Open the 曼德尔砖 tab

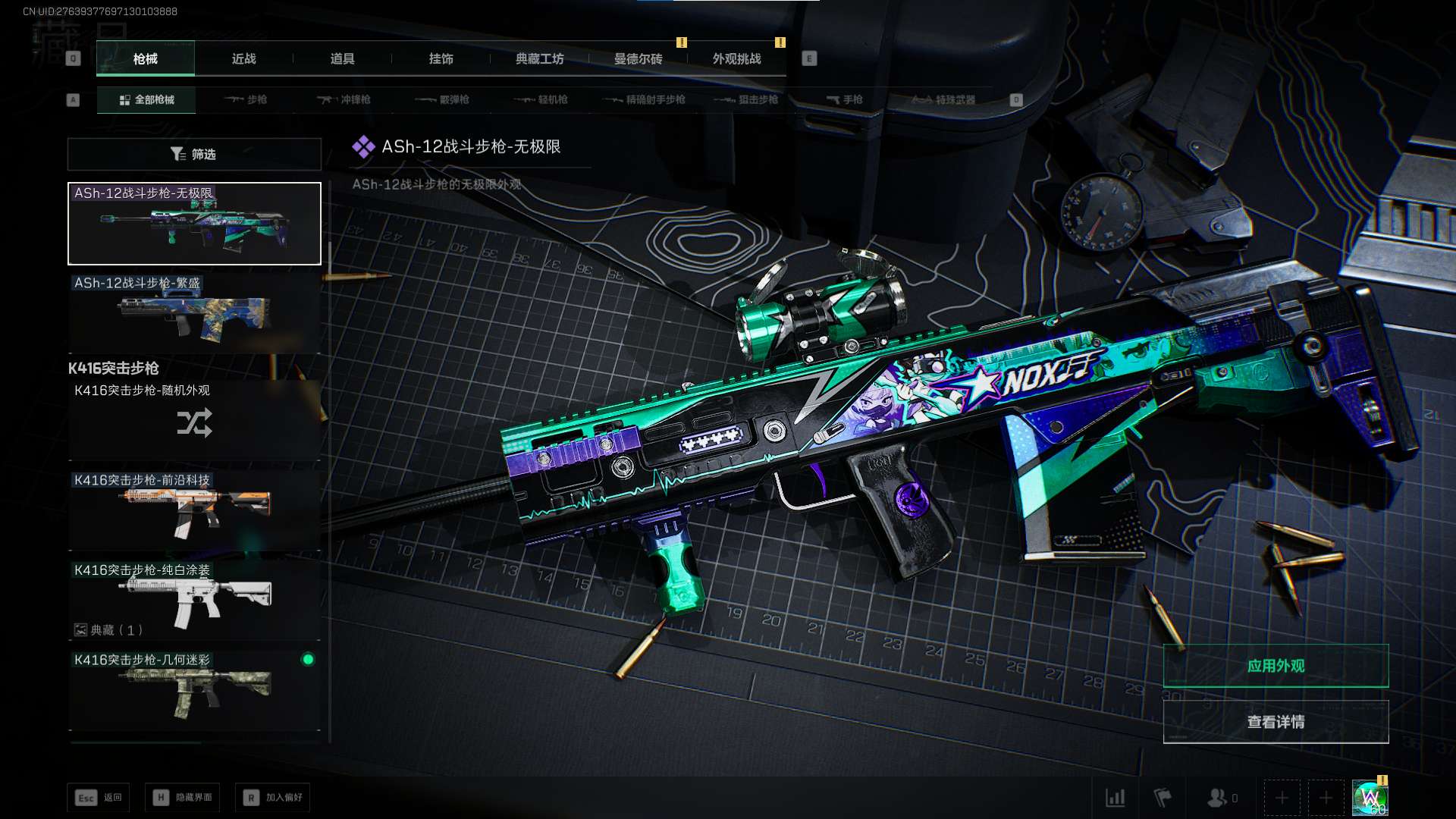638,58
